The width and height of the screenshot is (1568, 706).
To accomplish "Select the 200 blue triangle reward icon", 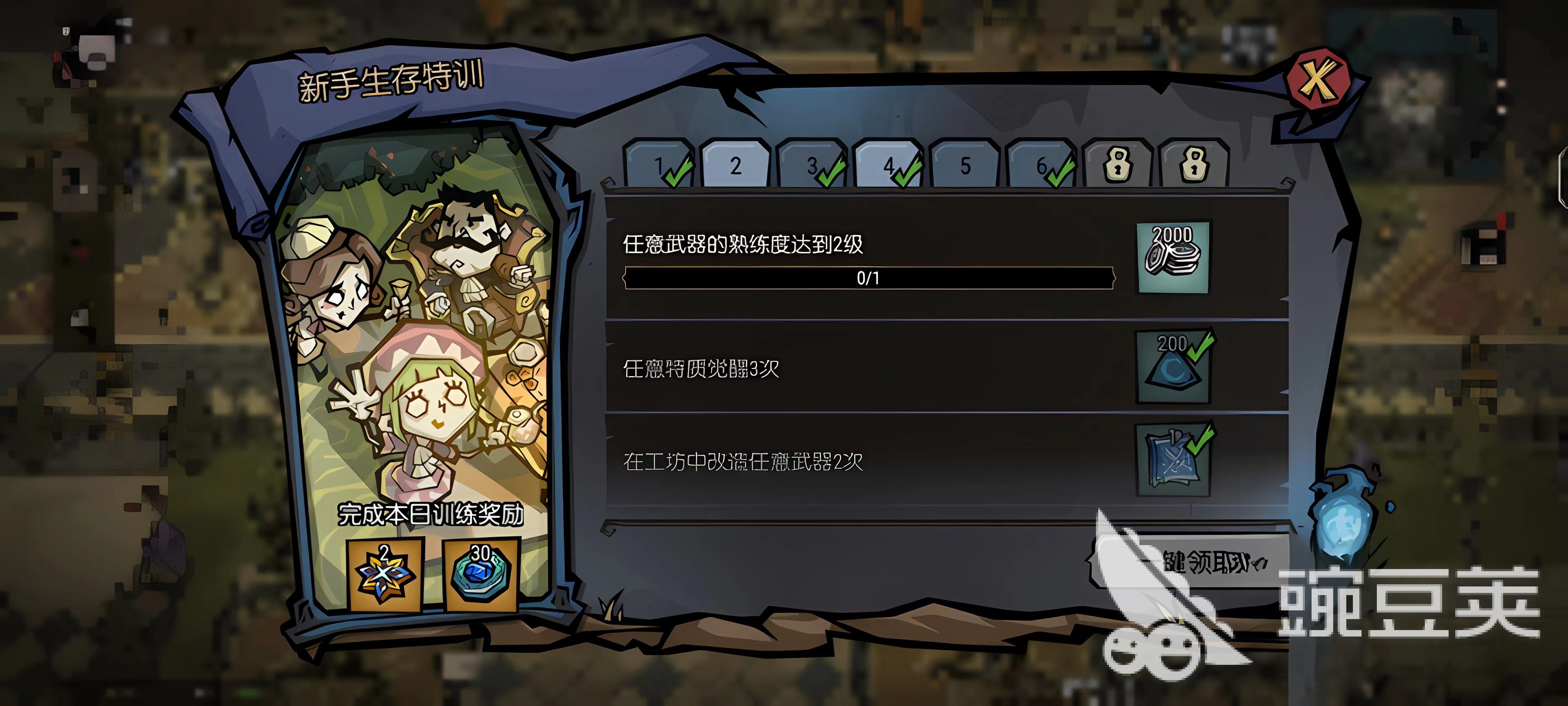I will click(1173, 367).
